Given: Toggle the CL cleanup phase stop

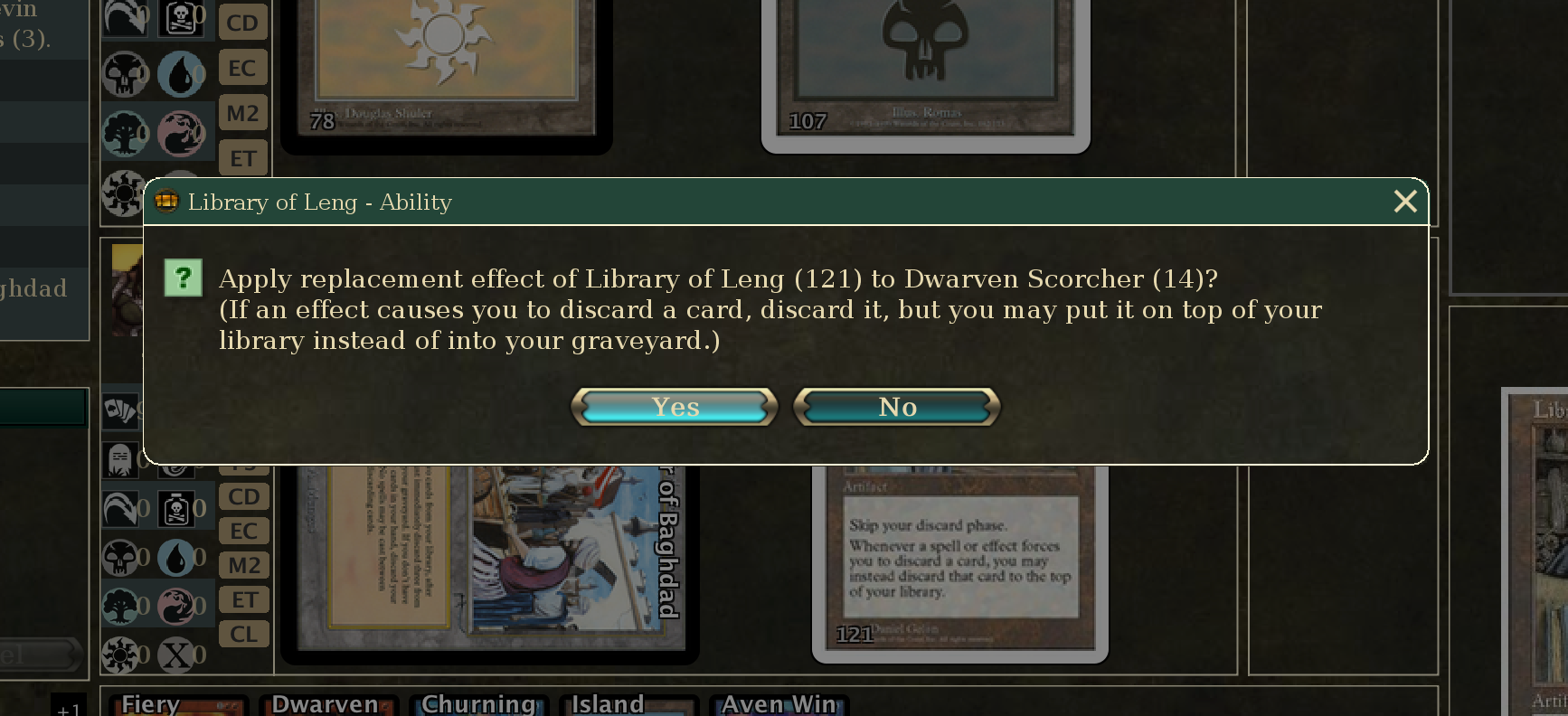Looking at the screenshot, I should click(x=243, y=634).
